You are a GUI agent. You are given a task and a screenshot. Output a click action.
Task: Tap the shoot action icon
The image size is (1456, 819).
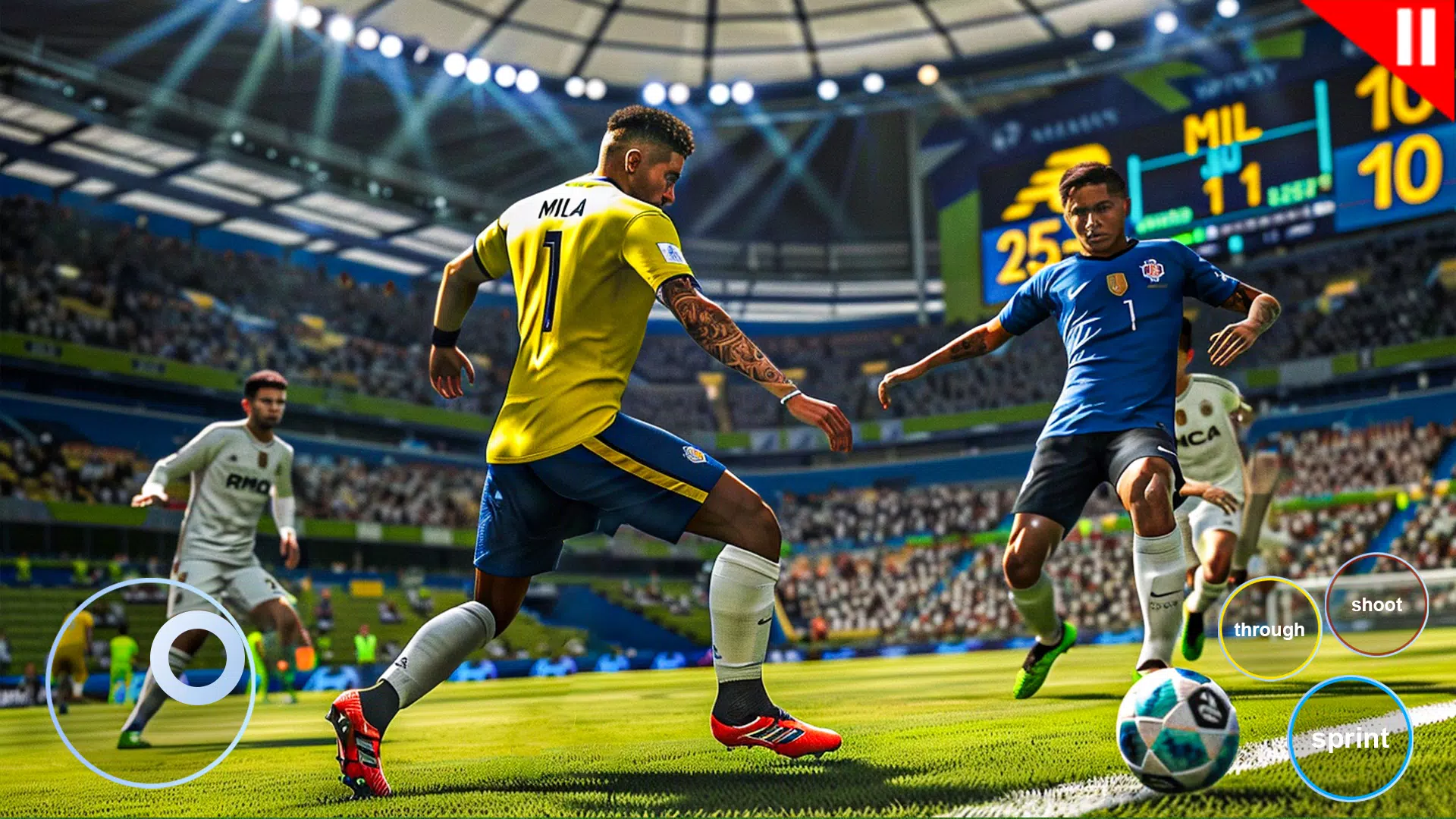click(1378, 605)
